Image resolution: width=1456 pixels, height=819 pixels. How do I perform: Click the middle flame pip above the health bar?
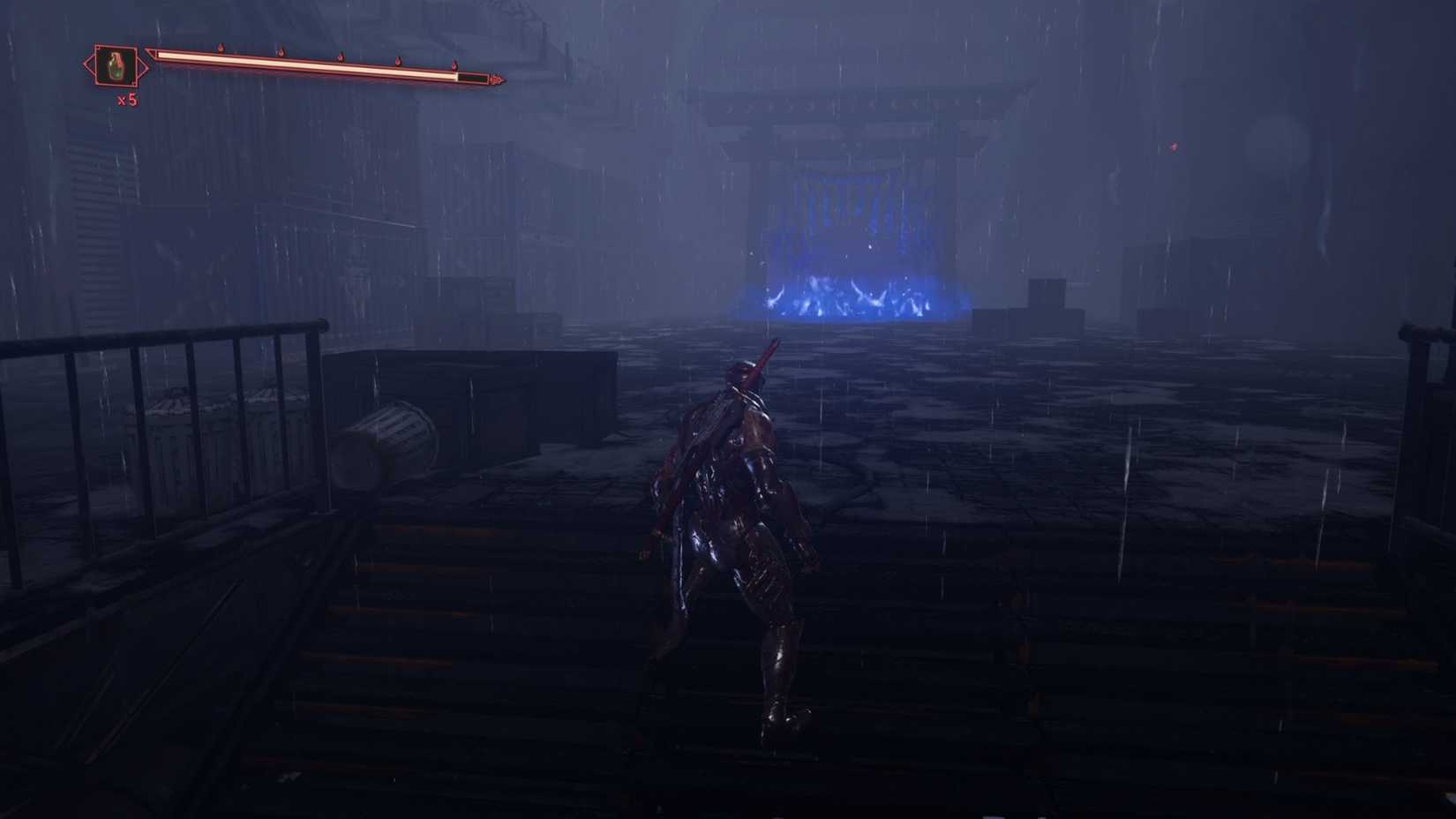click(x=341, y=58)
